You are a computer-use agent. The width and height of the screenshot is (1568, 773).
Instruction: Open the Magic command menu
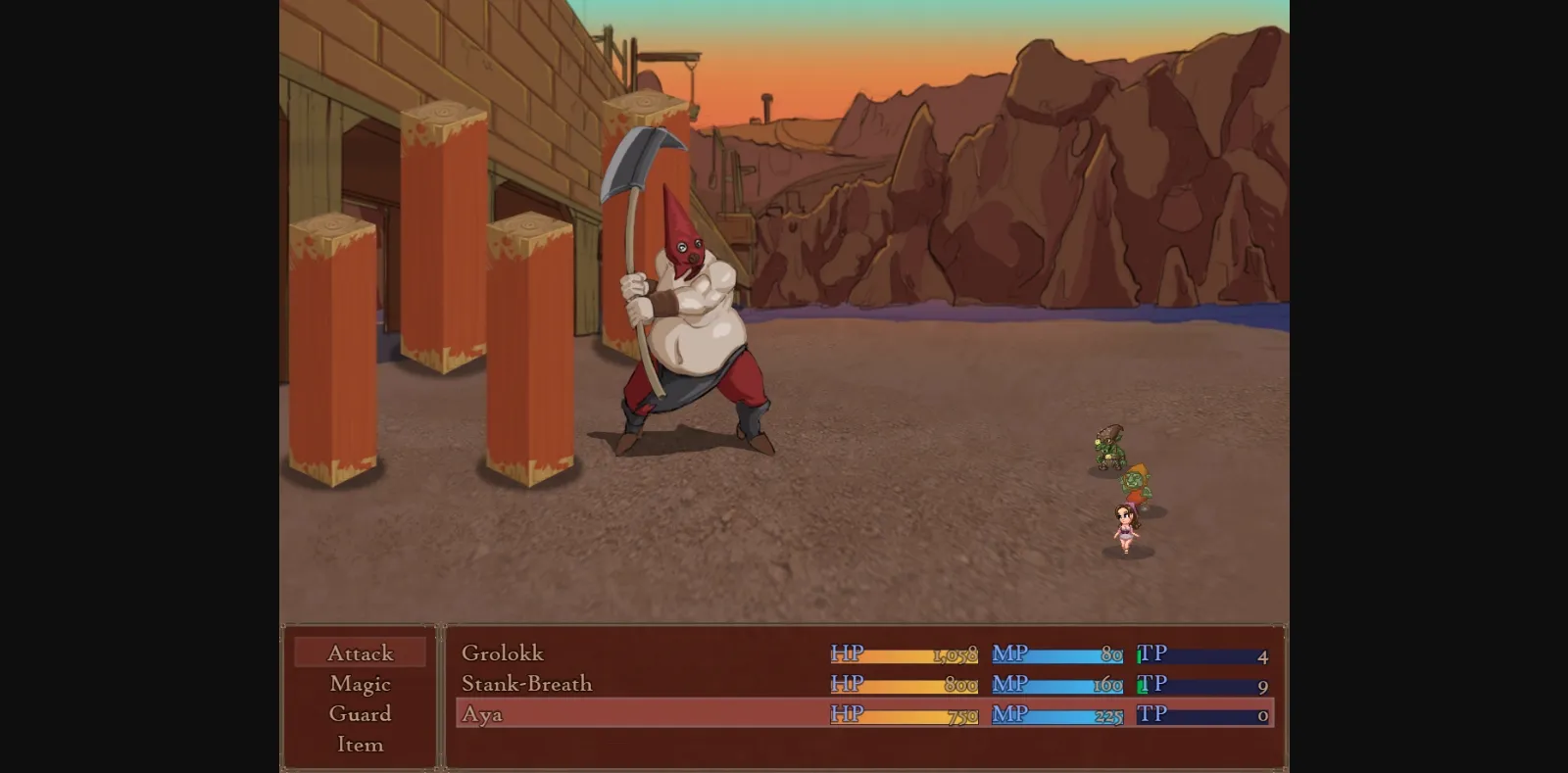(x=360, y=683)
